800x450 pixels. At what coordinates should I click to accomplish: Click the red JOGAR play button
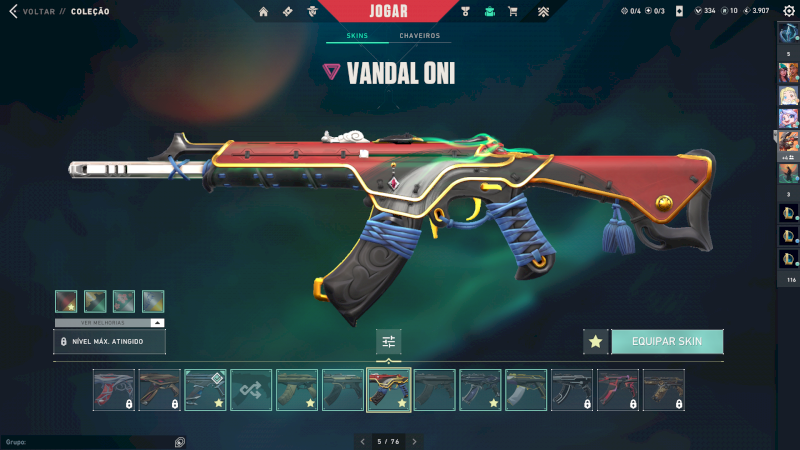[x=389, y=11]
